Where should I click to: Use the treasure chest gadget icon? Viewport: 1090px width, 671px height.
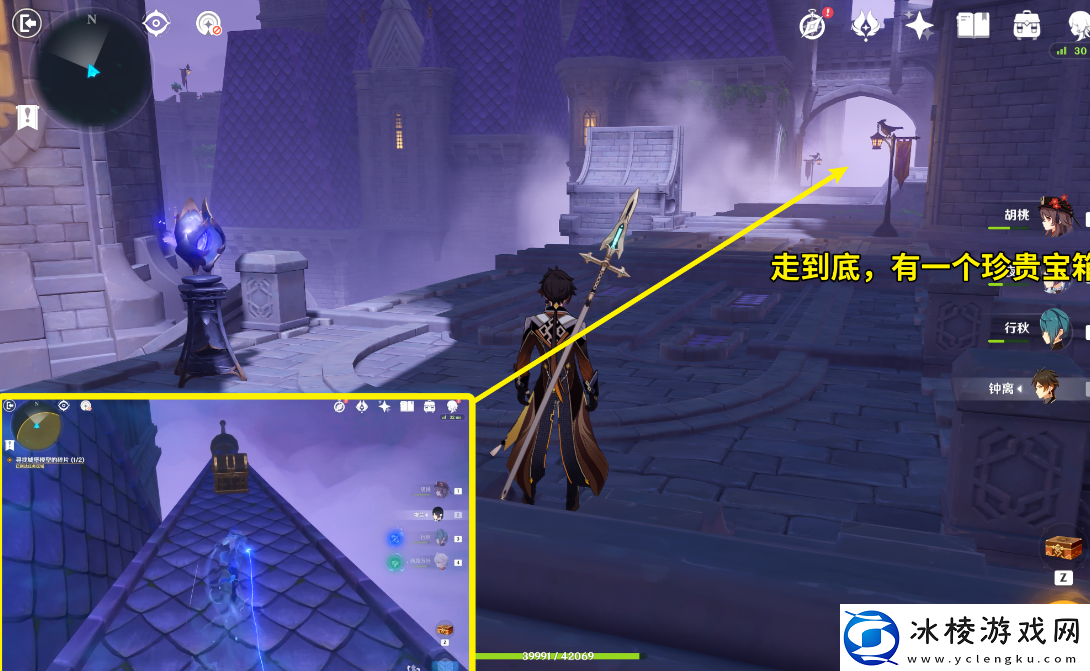point(1061,548)
